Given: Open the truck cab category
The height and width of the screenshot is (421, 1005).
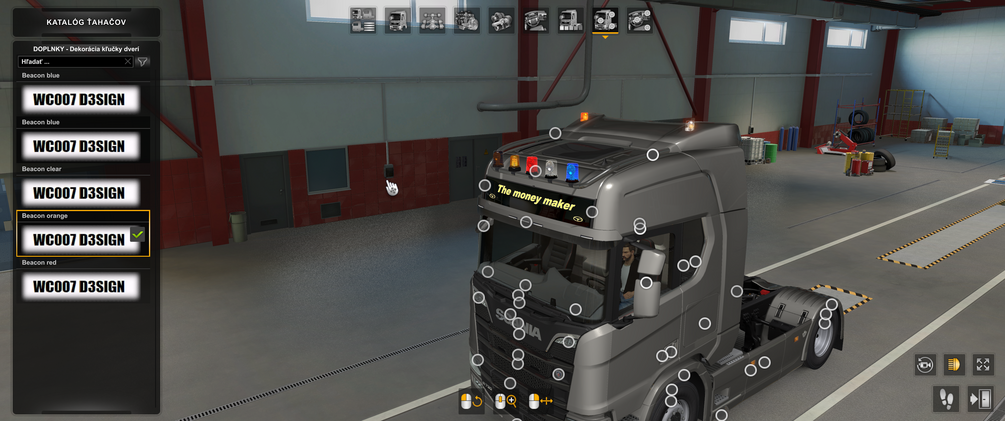Looking at the screenshot, I should [398, 20].
